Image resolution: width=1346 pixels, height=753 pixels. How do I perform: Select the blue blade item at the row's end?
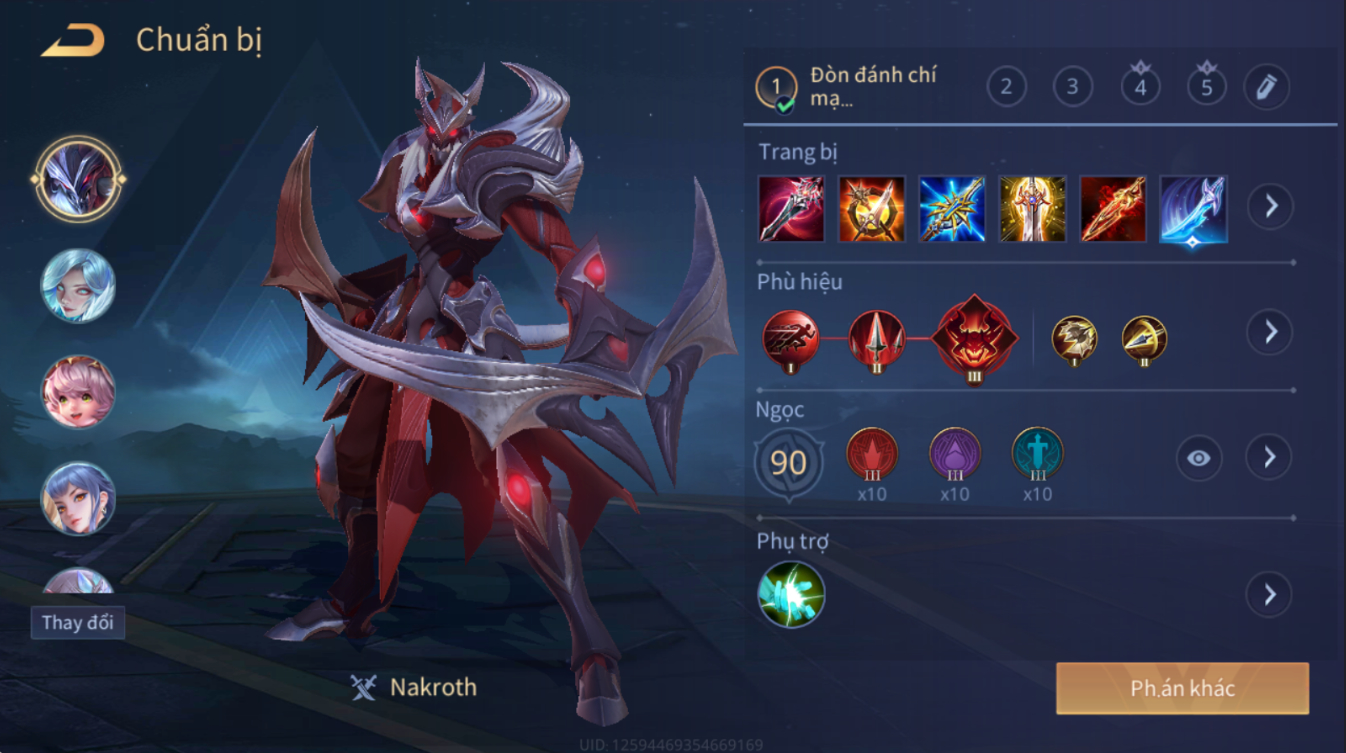point(1193,209)
